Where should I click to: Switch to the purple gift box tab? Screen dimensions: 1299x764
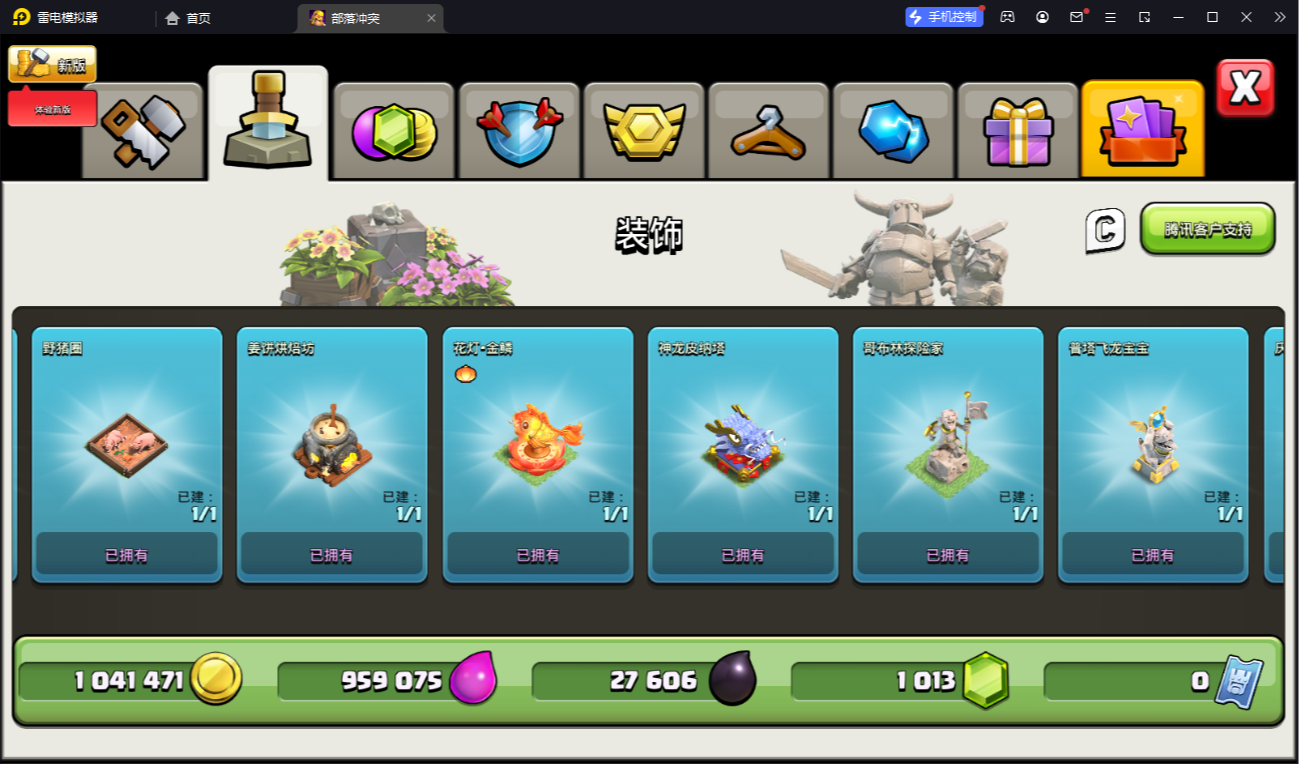[x=1018, y=131]
